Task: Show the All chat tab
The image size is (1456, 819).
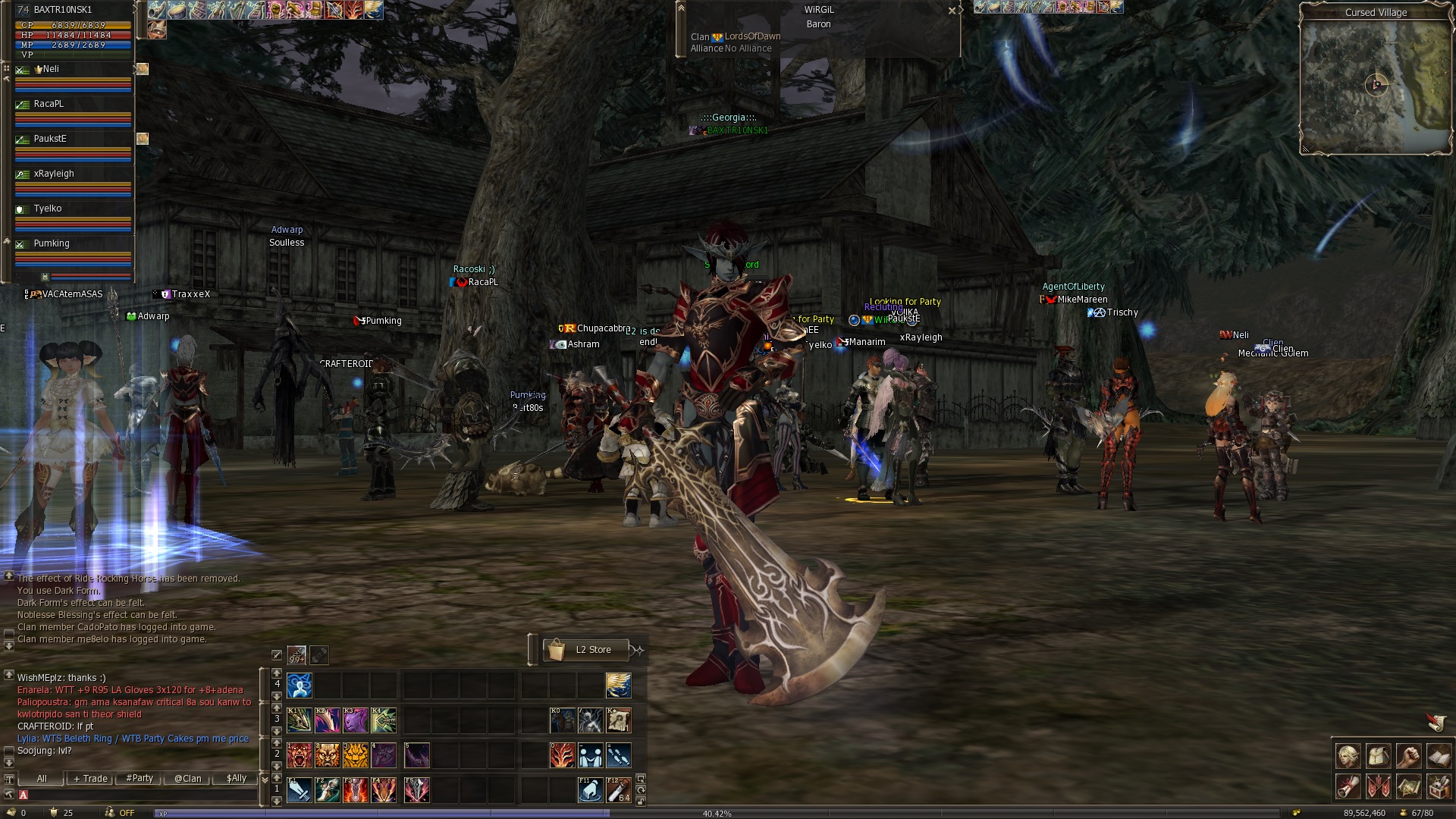Action: point(42,779)
